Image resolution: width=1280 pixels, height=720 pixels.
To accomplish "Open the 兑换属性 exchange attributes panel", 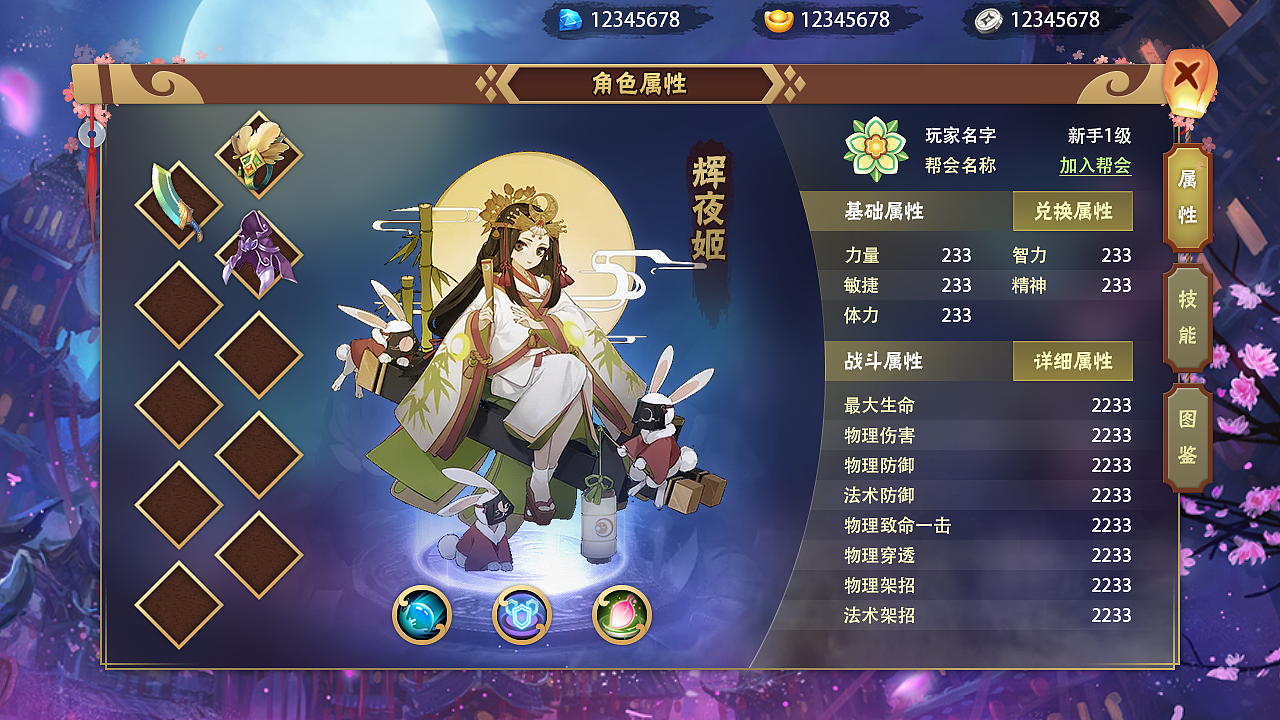I will click(1073, 211).
